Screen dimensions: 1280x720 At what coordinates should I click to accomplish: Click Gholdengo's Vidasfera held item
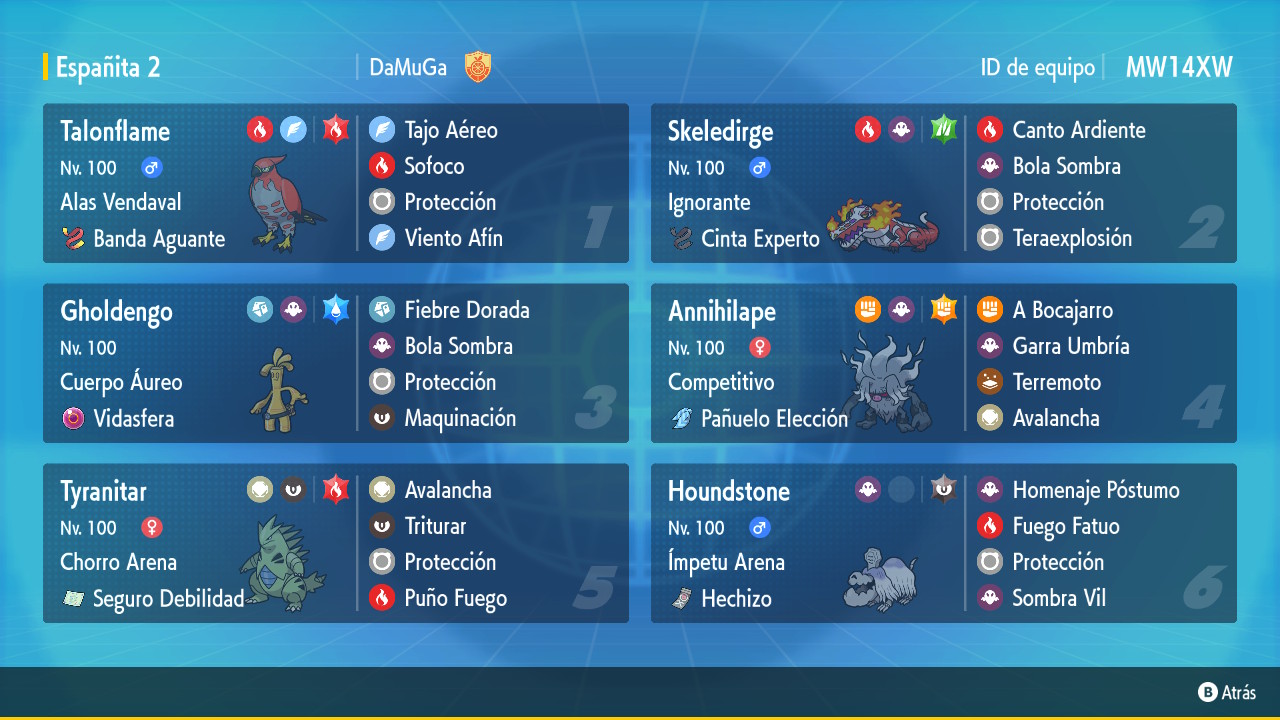tap(132, 419)
